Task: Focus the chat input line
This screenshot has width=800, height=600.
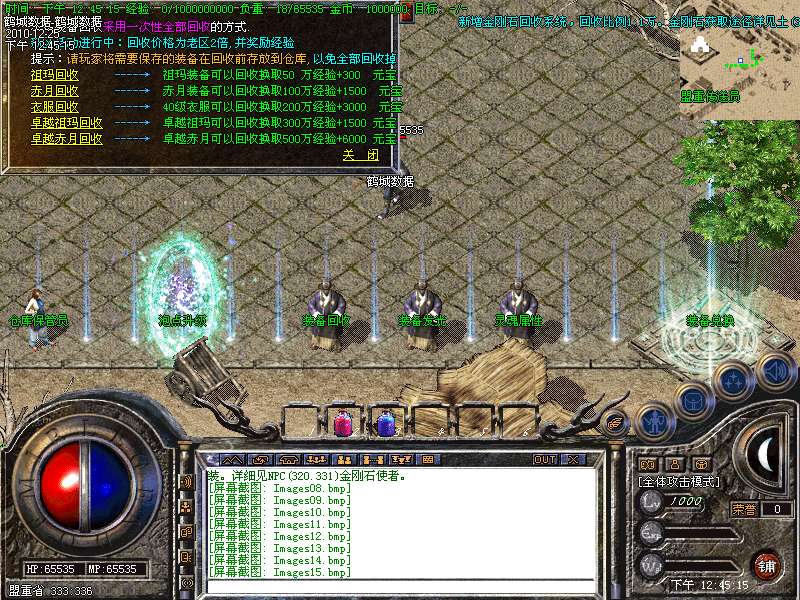Action: point(400,584)
